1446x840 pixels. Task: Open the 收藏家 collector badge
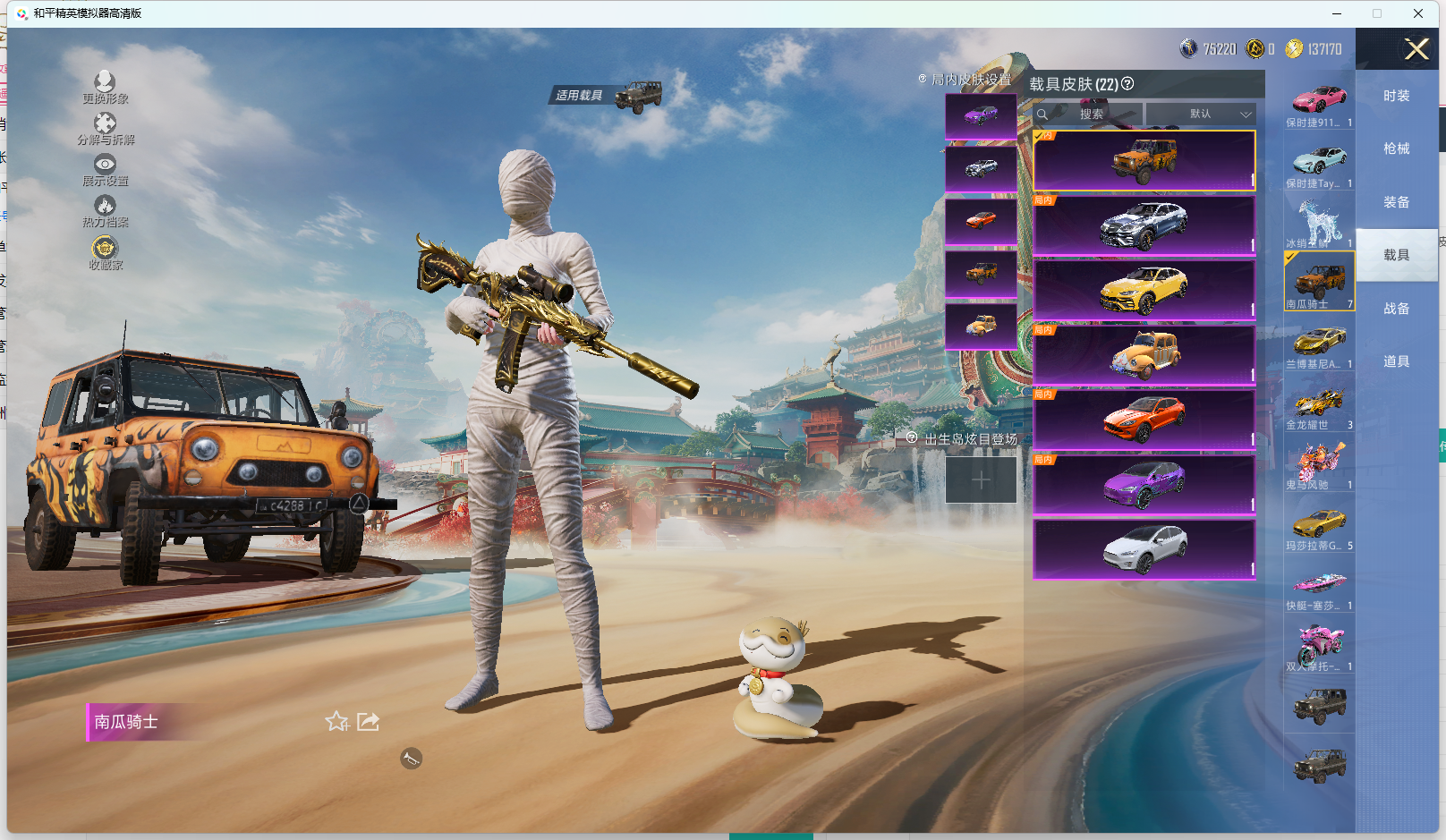point(105,249)
